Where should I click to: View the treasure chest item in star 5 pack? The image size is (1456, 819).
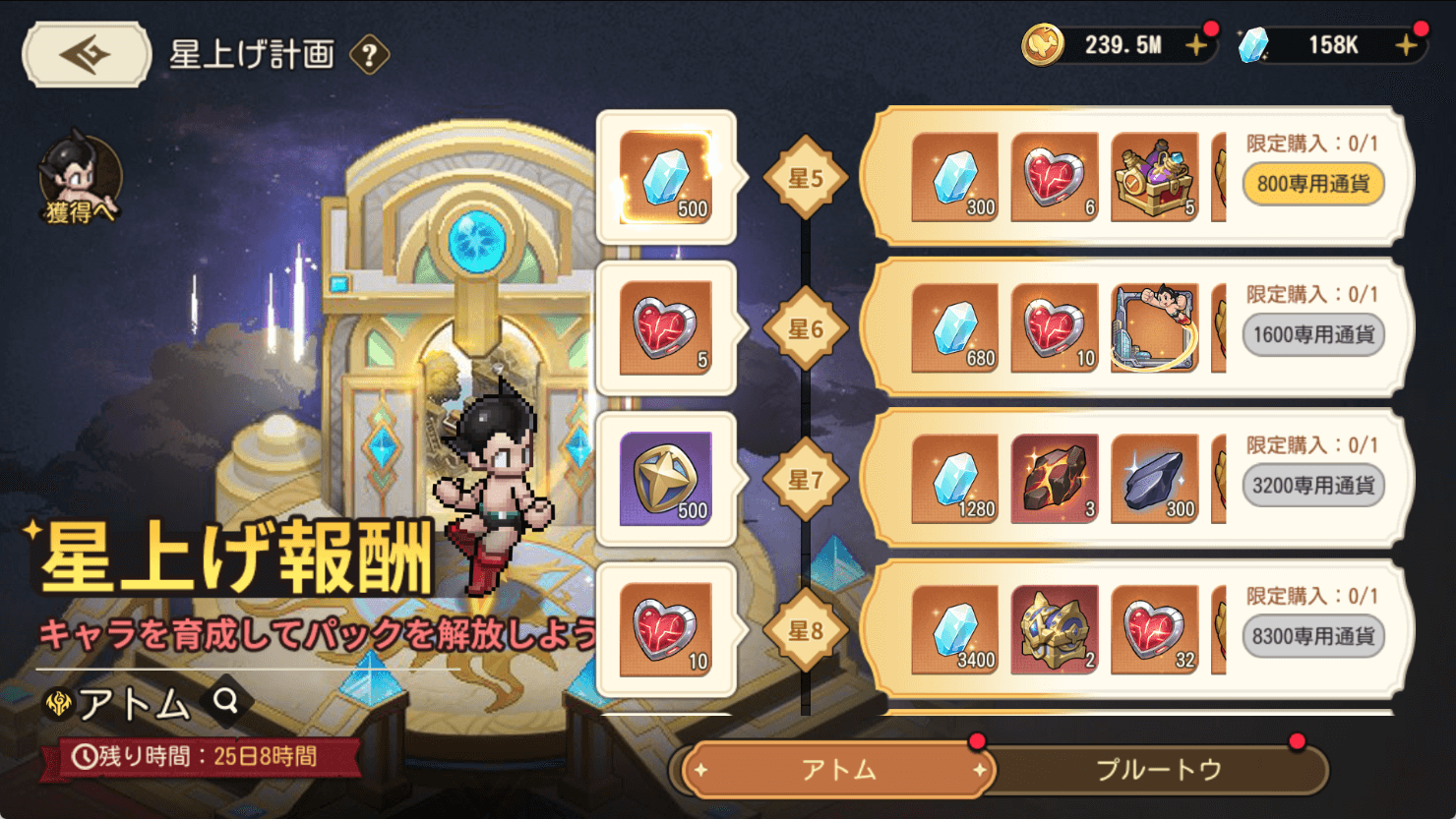tap(1154, 177)
